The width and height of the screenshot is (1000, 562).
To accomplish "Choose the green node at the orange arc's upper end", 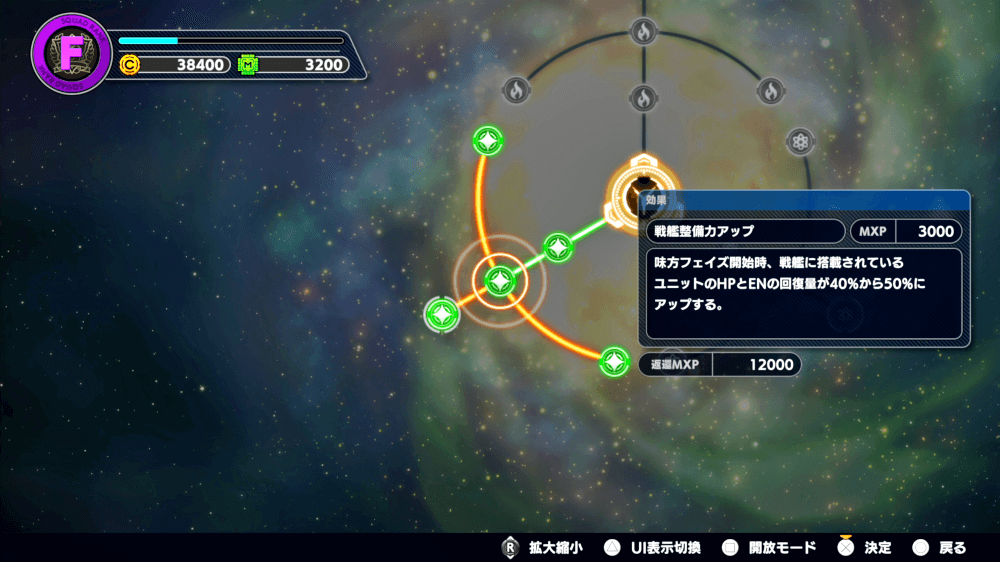I will 487,142.
